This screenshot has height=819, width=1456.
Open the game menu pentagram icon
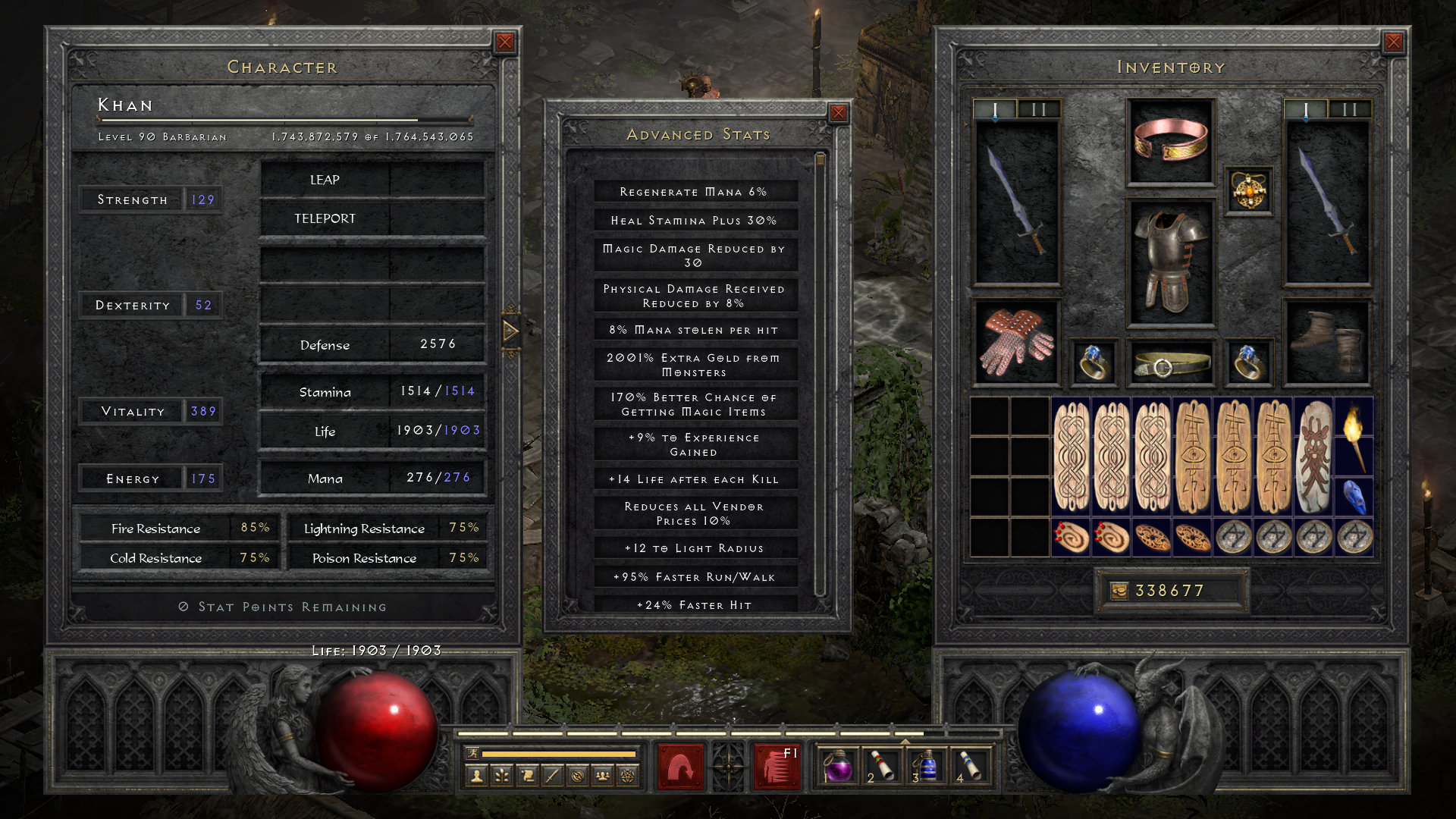coord(628,774)
